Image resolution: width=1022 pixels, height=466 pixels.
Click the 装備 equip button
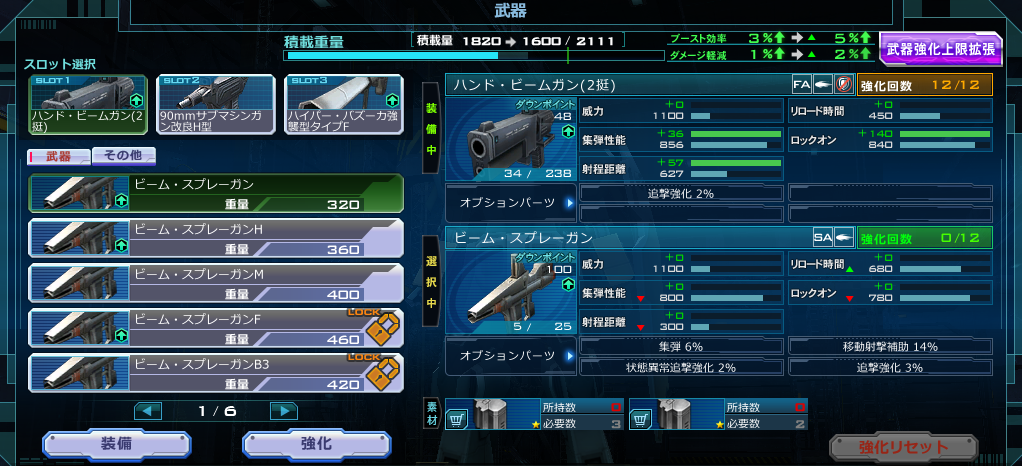pos(115,446)
